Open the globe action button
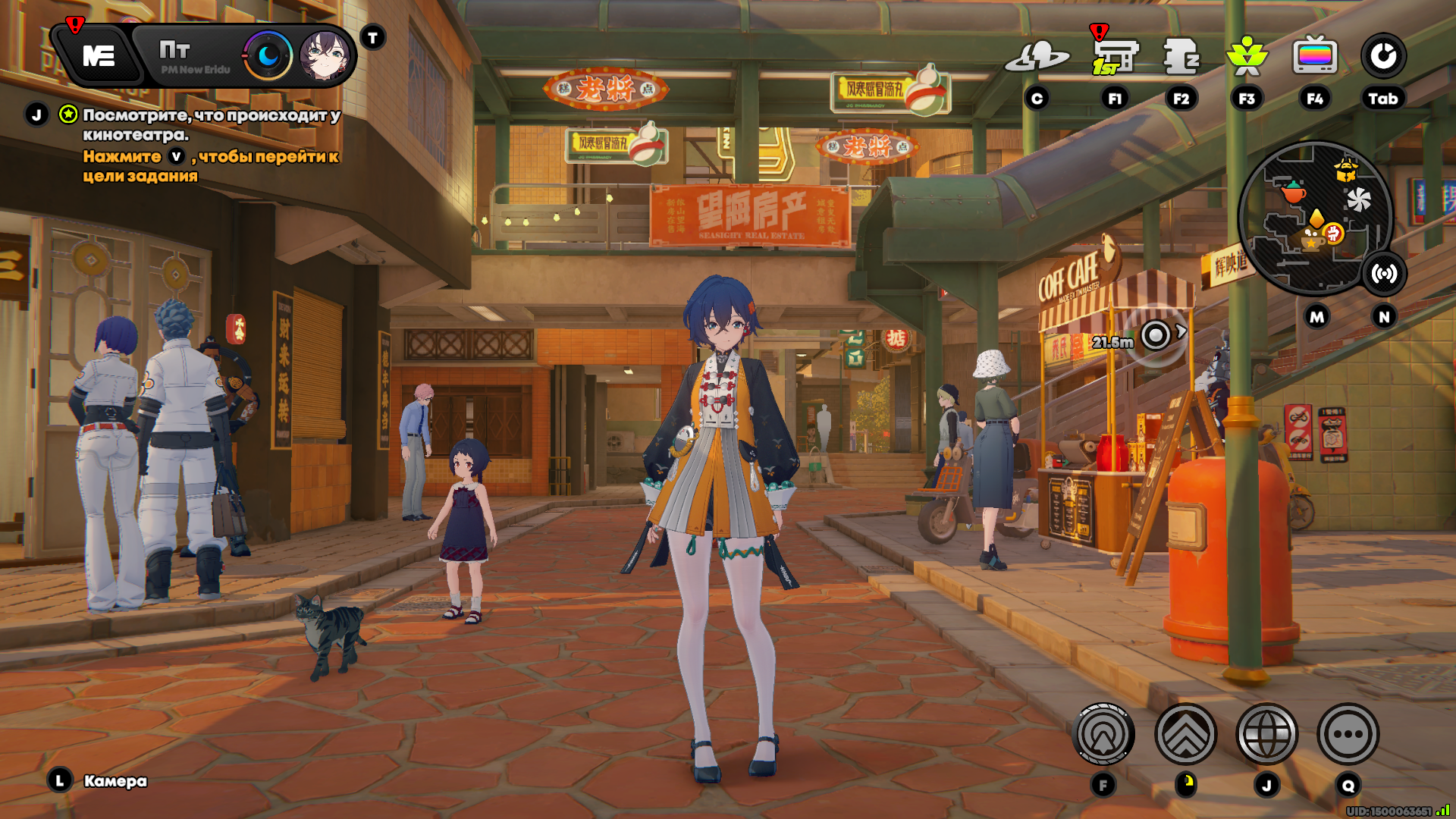Screen dimensions: 1456x819 (x=1266, y=734)
